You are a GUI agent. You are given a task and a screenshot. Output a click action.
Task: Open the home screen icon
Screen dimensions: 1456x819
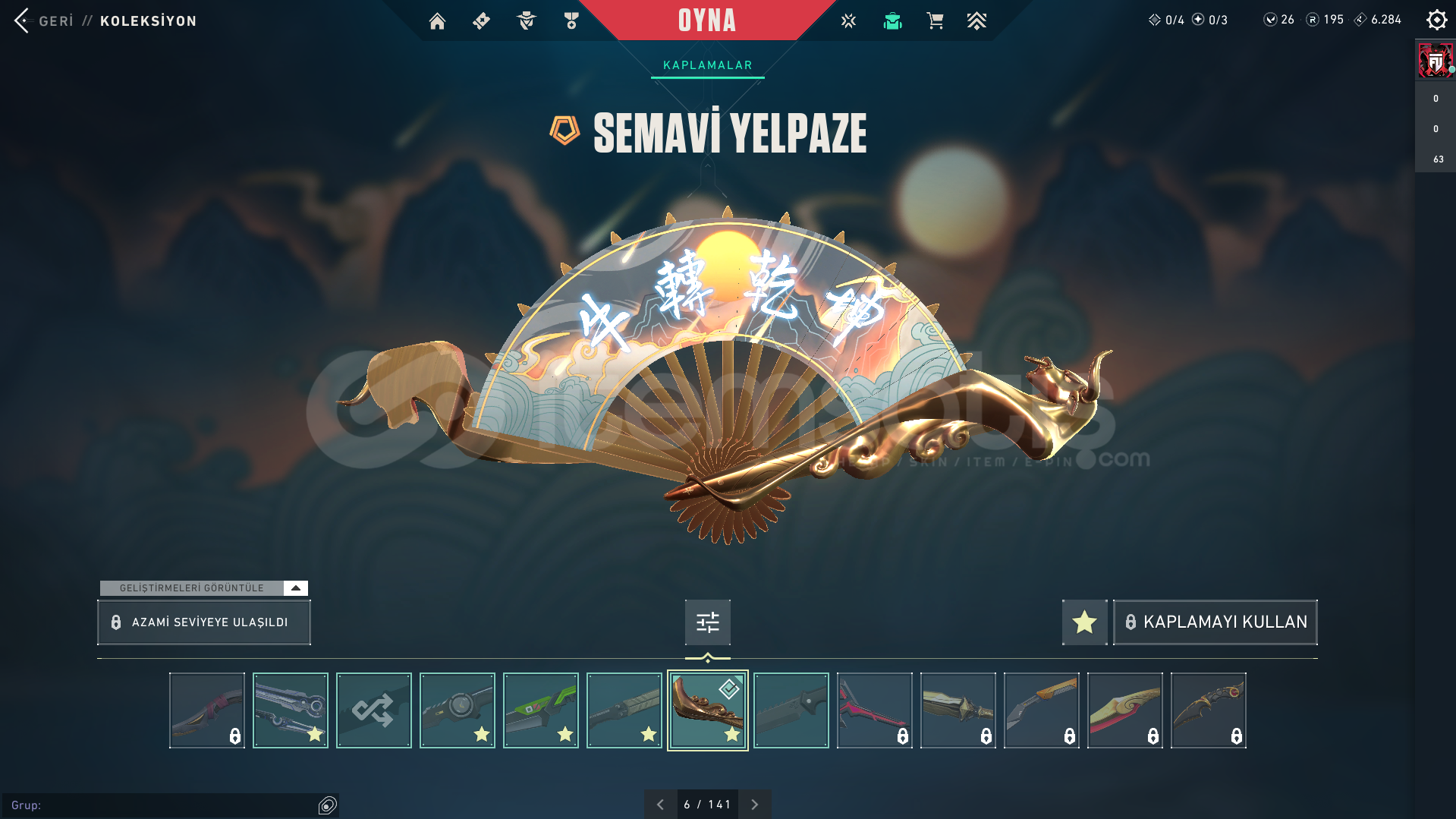tap(437, 21)
